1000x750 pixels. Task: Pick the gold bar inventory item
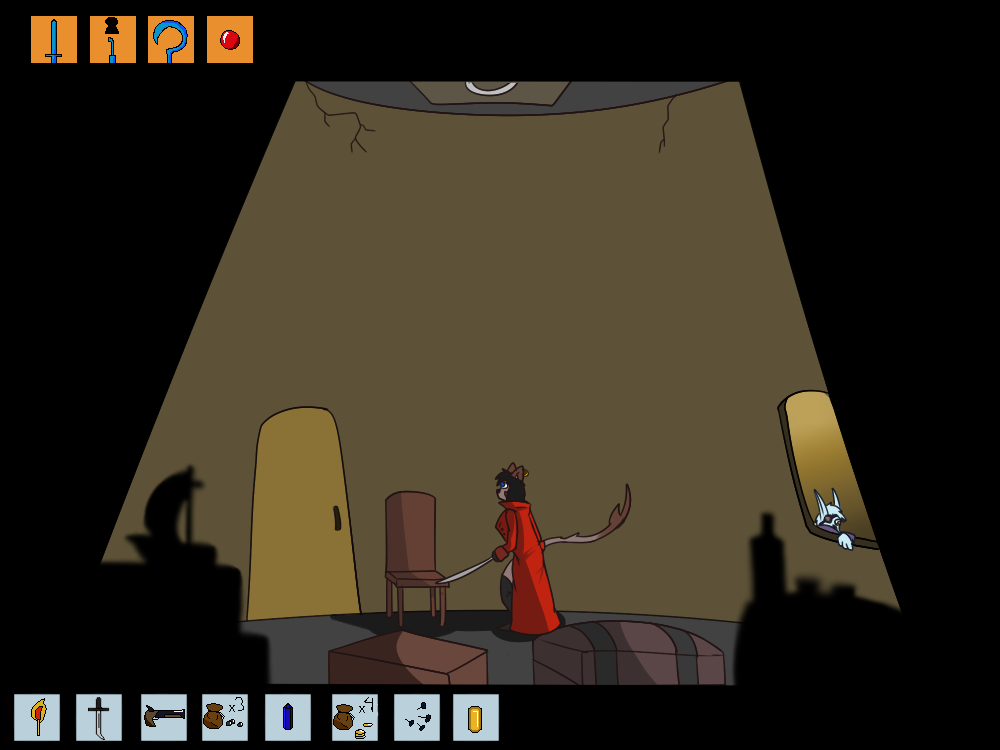tap(476, 718)
